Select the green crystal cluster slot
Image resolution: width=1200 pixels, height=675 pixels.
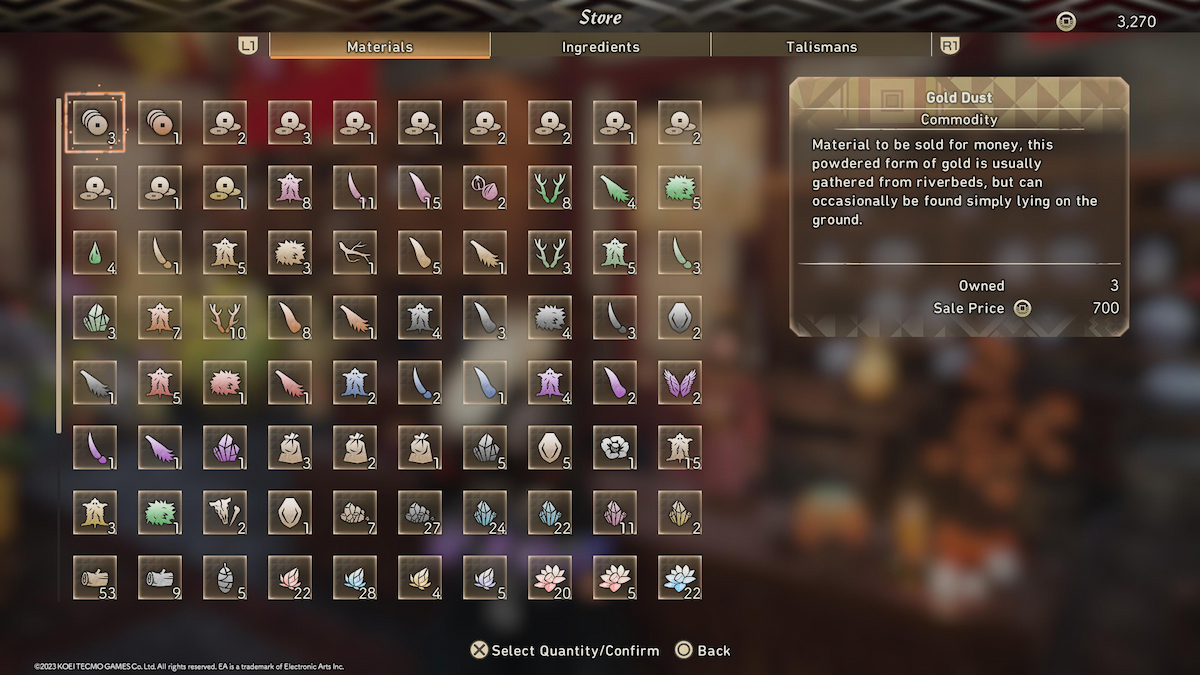[95, 317]
